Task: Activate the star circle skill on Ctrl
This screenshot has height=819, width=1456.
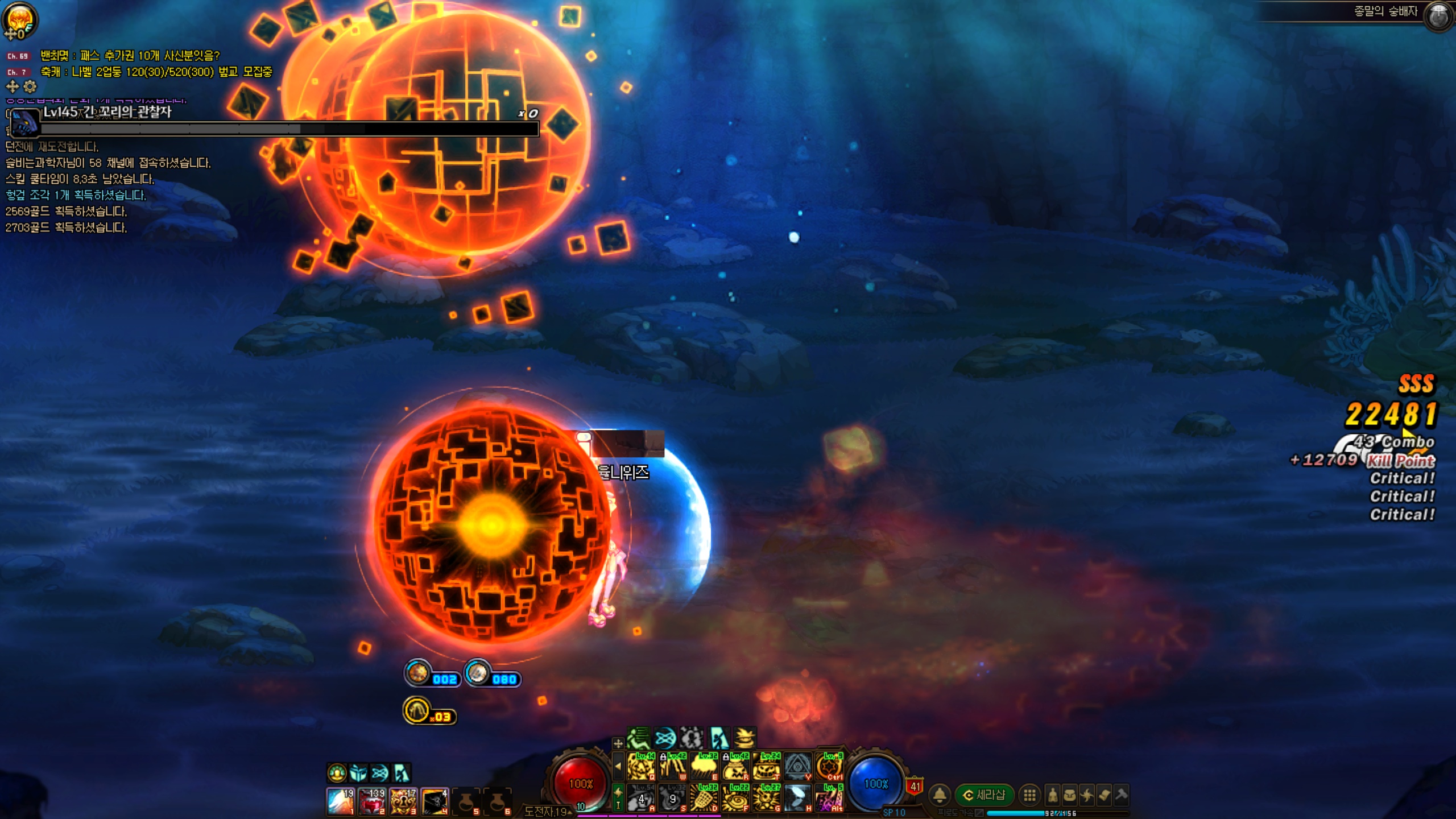Action: click(829, 767)
